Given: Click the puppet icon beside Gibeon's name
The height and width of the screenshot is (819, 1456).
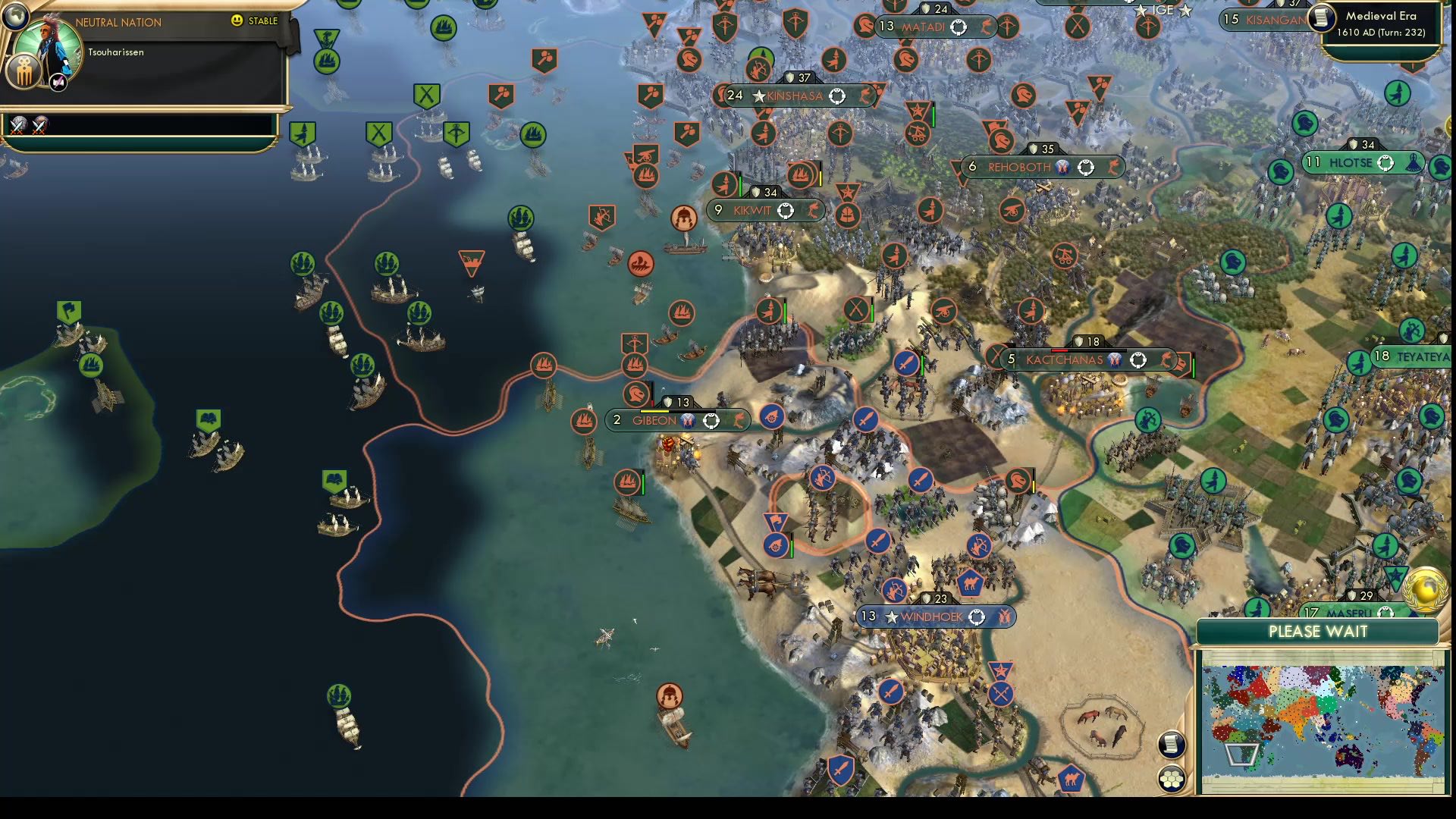Looking at the screenshot, I should point(687,420).
